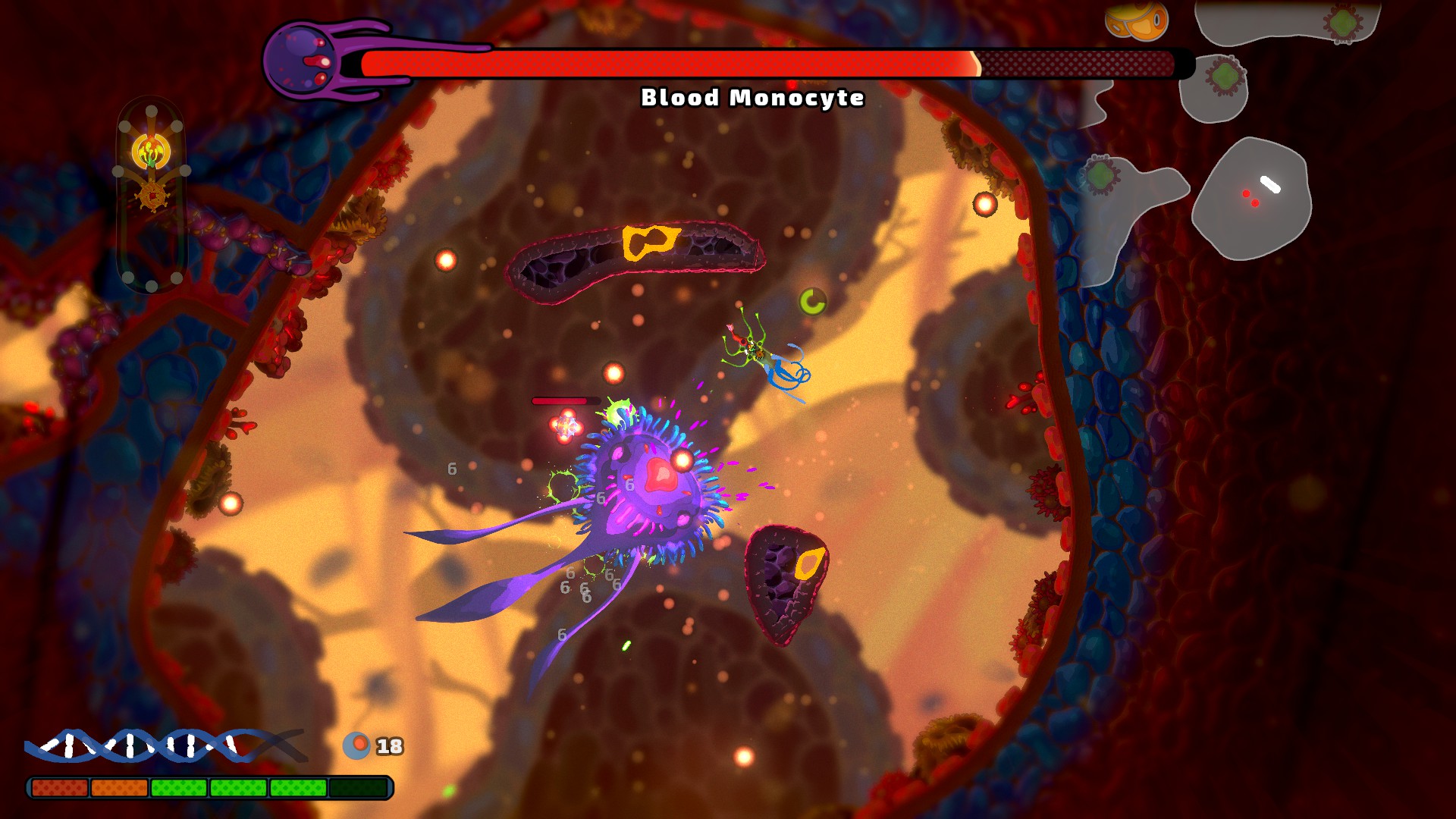Click the spiked wheel organism icon below the plant

(x=152, y=195)
